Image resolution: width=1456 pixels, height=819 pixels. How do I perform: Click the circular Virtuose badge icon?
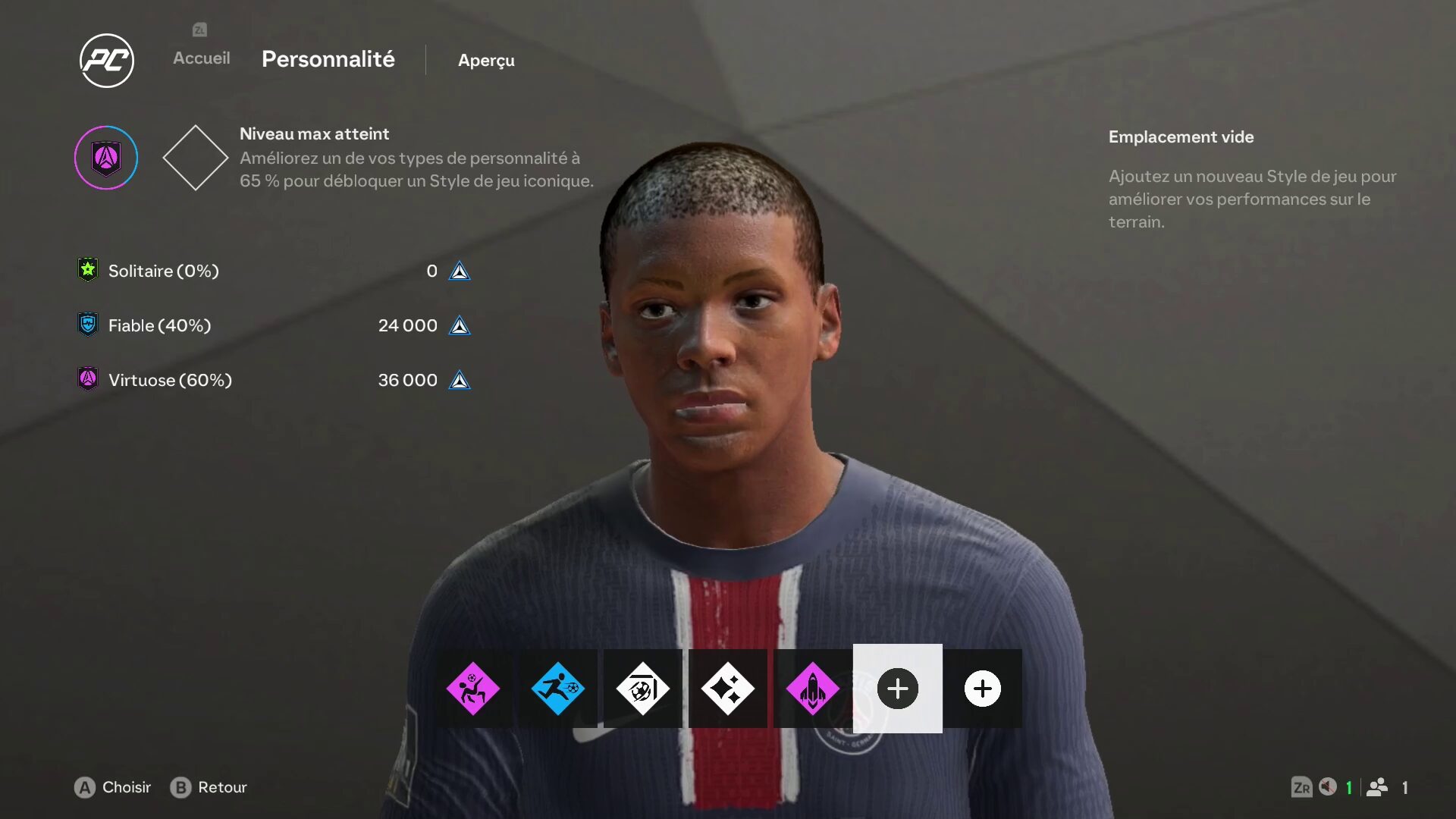click(106, 158)
